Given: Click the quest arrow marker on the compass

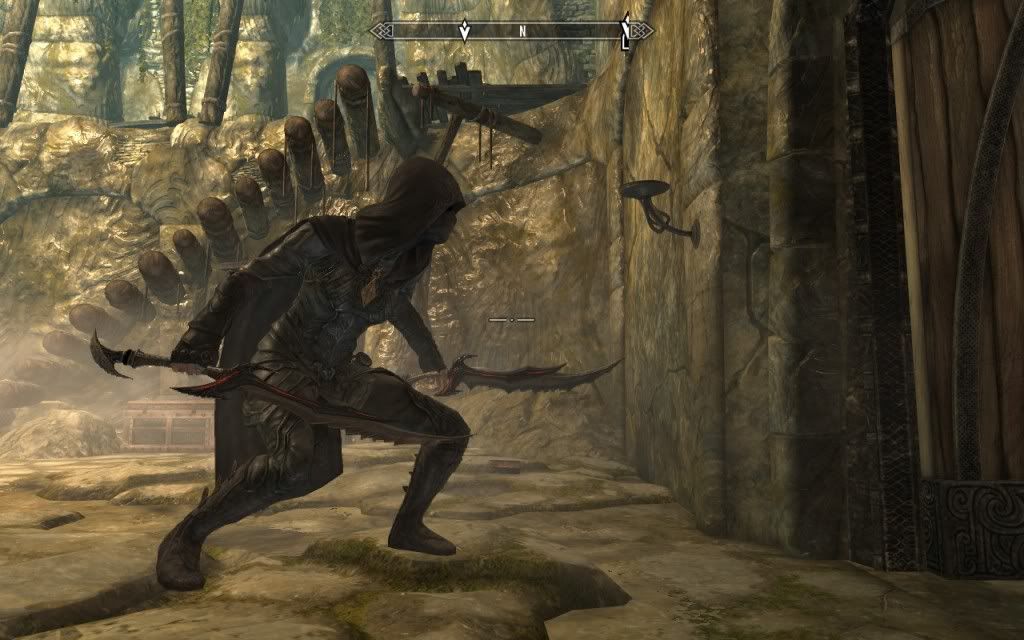Looking at the screenshot, I should click(x=464, y=30).
